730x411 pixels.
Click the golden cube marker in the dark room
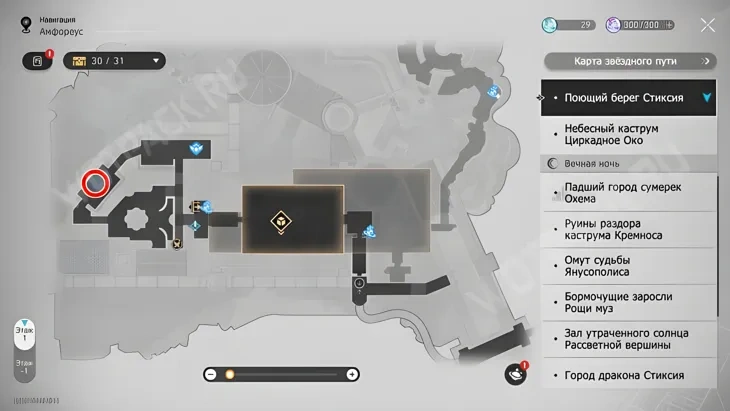pos(281,222)
